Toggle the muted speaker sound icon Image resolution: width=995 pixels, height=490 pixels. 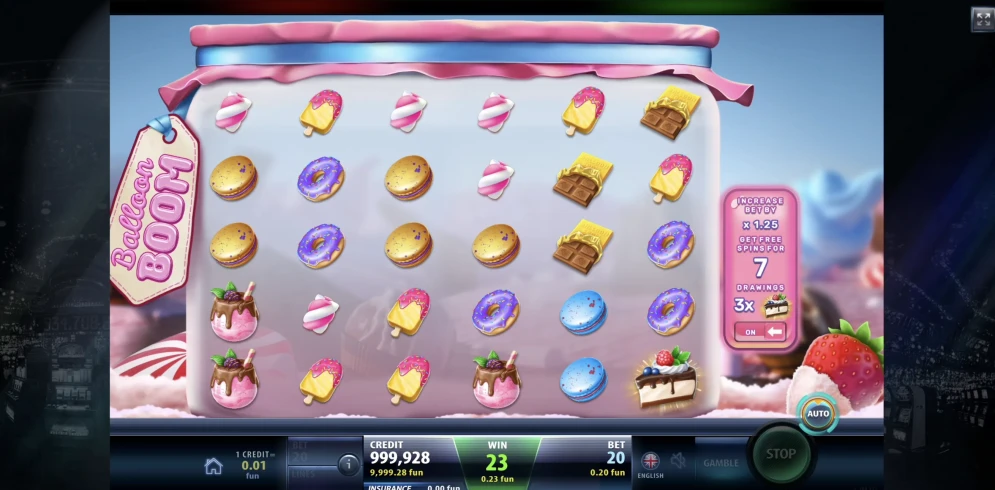tap(678, 461)
